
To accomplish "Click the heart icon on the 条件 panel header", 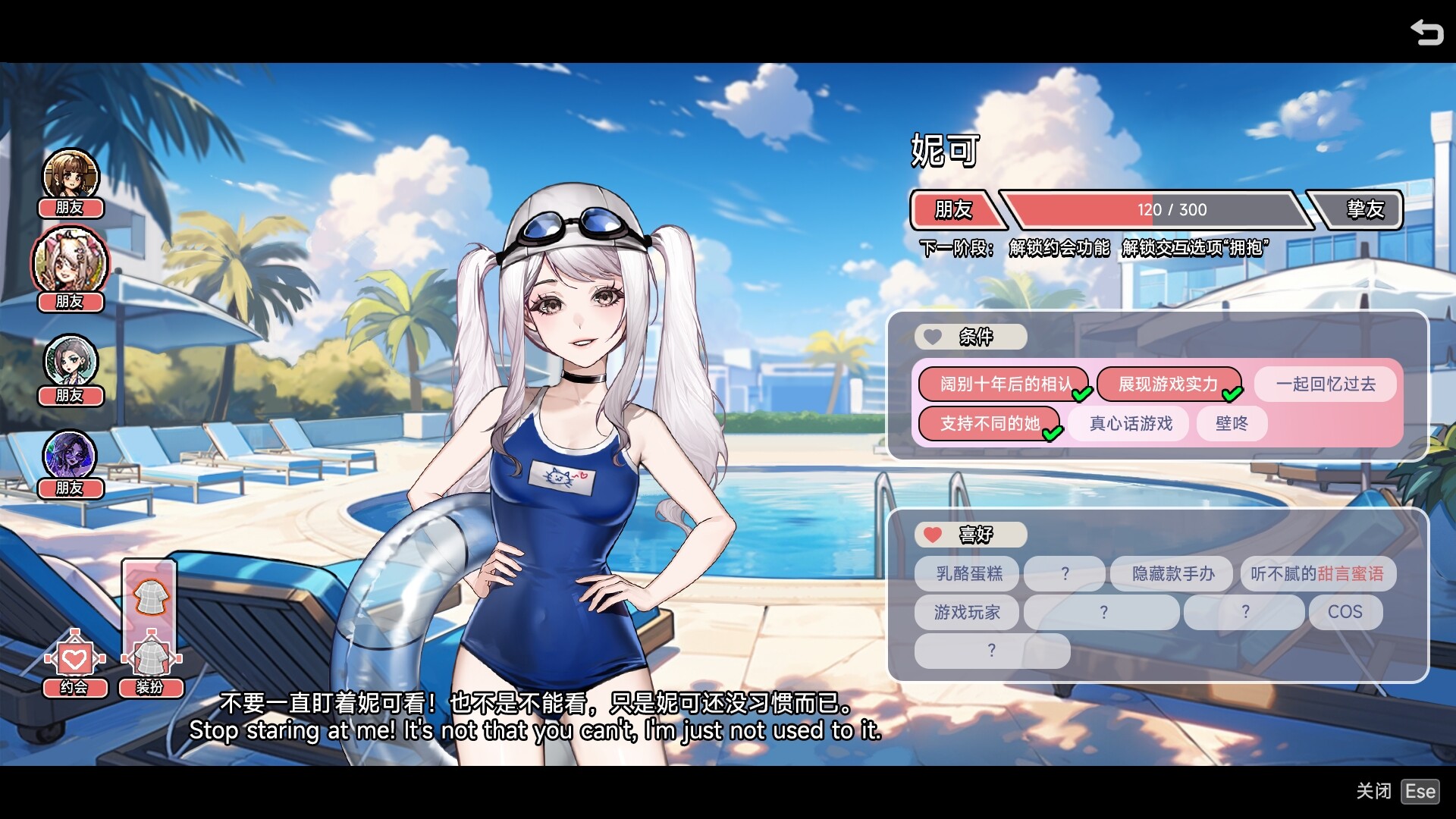I will 931,337.
